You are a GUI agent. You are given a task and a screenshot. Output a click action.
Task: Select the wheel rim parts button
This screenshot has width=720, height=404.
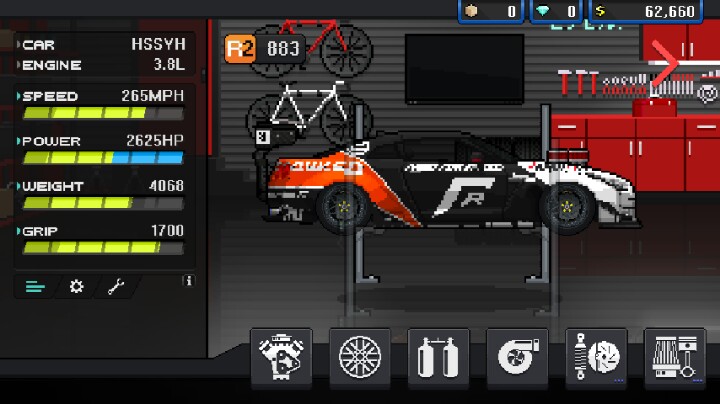pos(360,357)
